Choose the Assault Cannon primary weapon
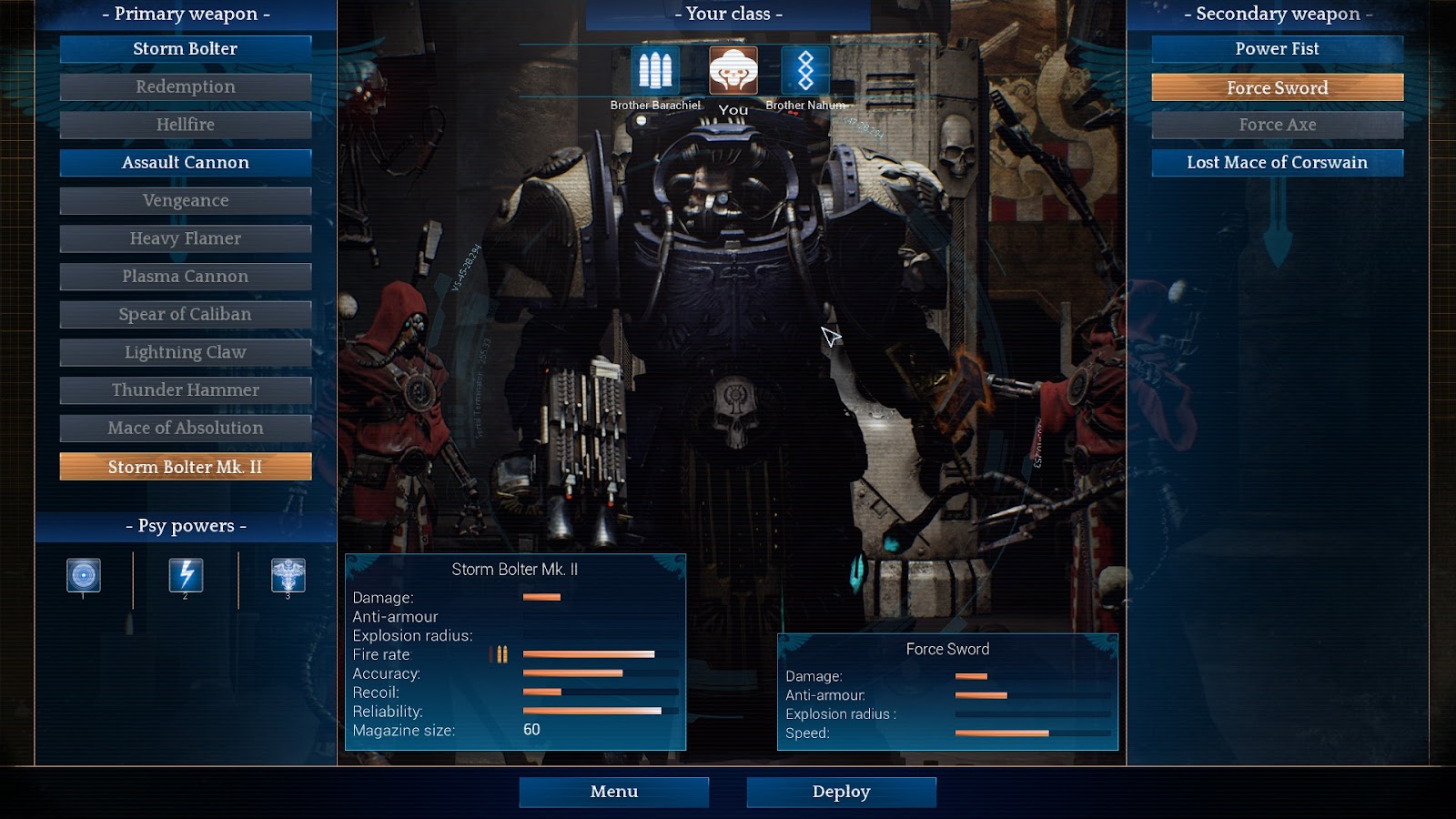1456x819 pixels. pos(186,163)
